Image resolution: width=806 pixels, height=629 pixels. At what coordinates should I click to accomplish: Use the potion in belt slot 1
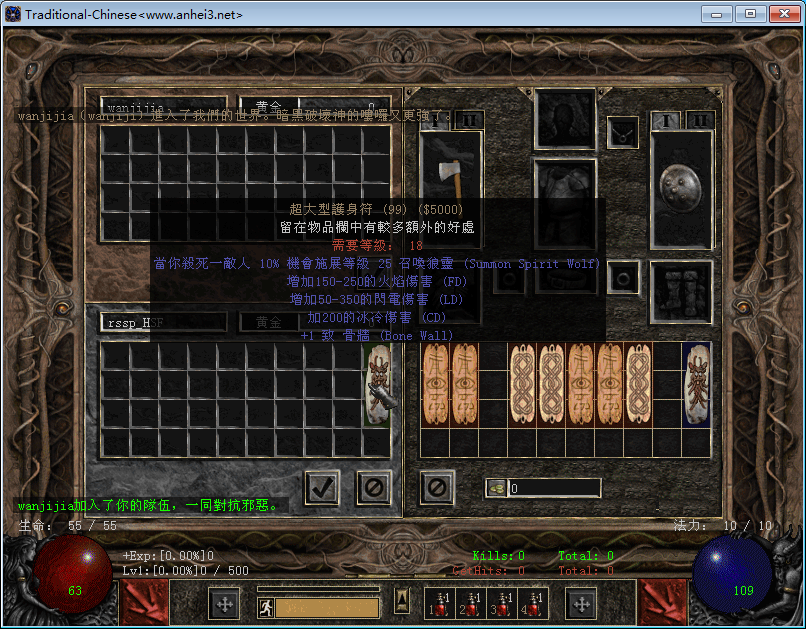click(439, 602)
